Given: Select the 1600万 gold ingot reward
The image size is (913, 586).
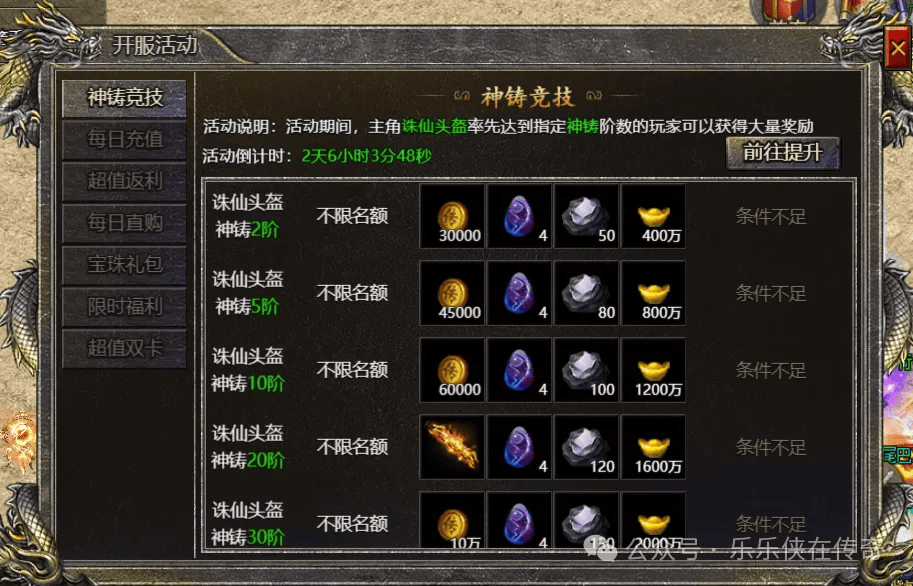Looking at the screenshot, I should [x=654, y=447].
